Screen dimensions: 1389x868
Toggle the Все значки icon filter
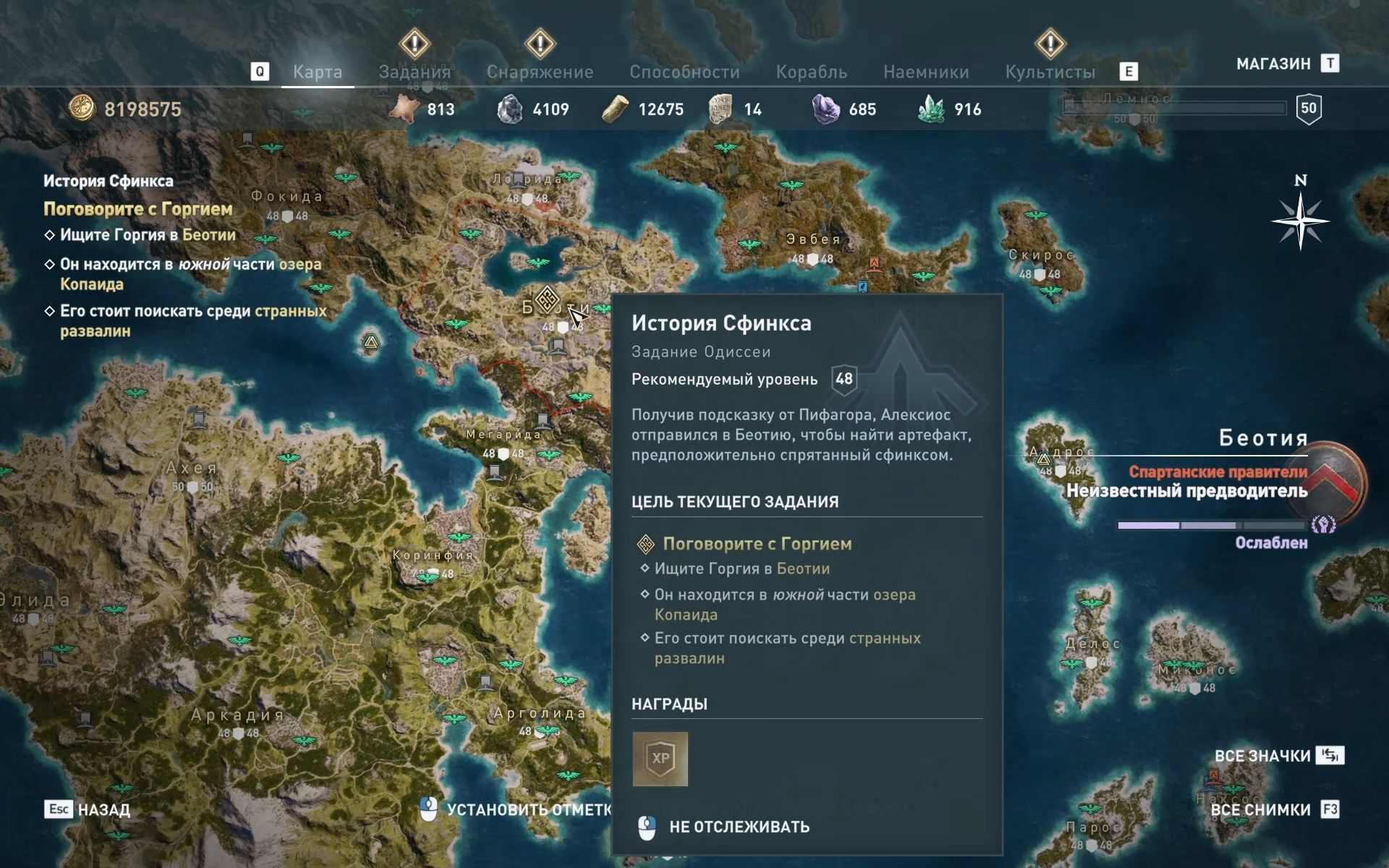pyautogui.click(x=1262, y=756)
